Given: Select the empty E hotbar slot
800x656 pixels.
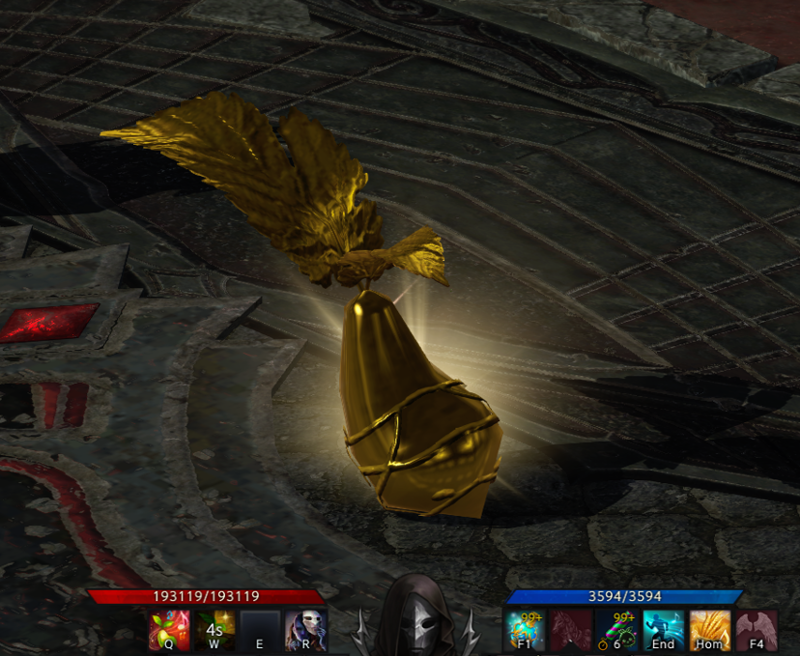Looking at the screenshot, I should [x=260, y=631].
